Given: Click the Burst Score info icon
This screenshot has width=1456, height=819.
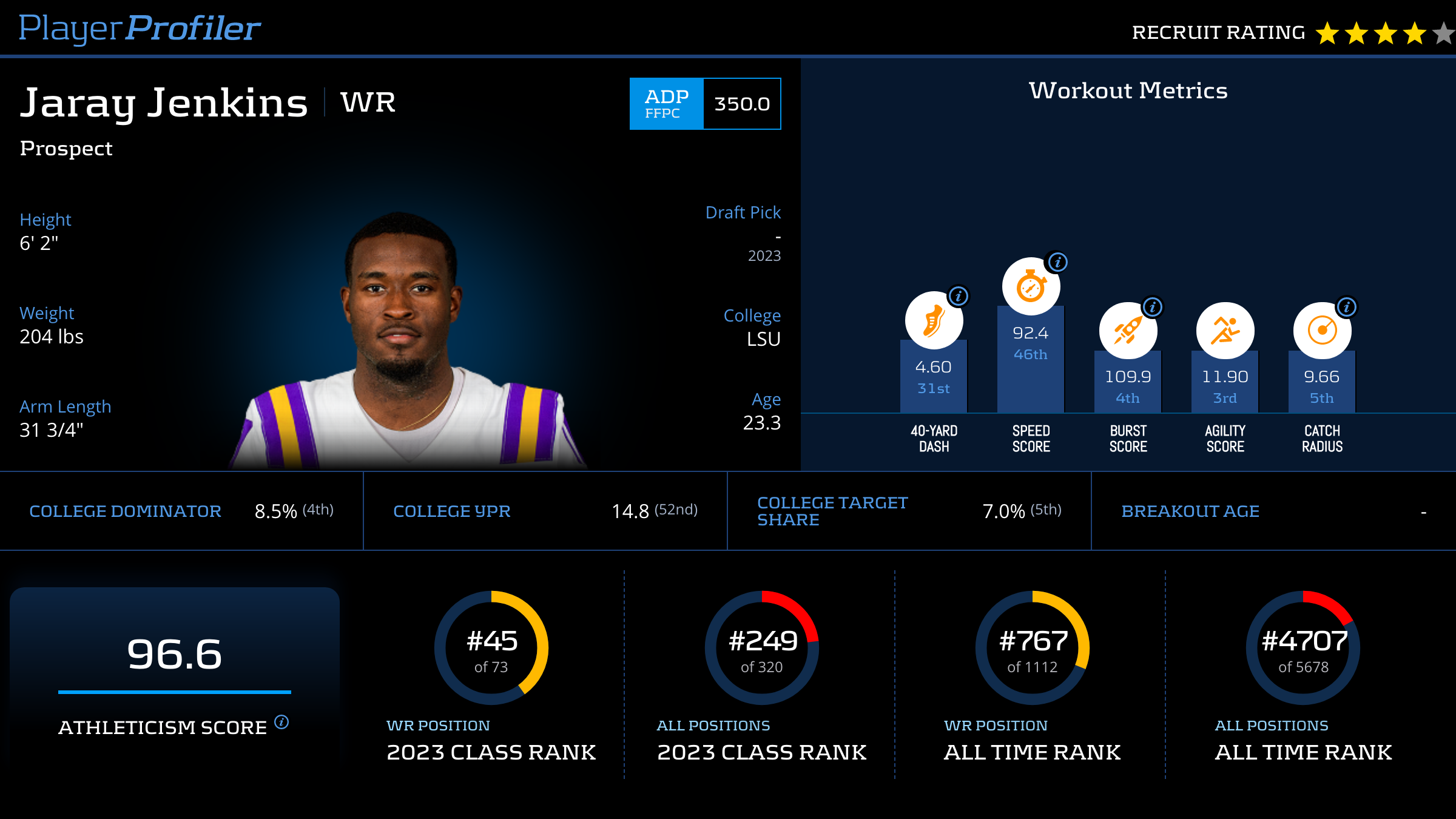Looking at the screenshot, I should pyautogui.click(x=1153, y=307).
